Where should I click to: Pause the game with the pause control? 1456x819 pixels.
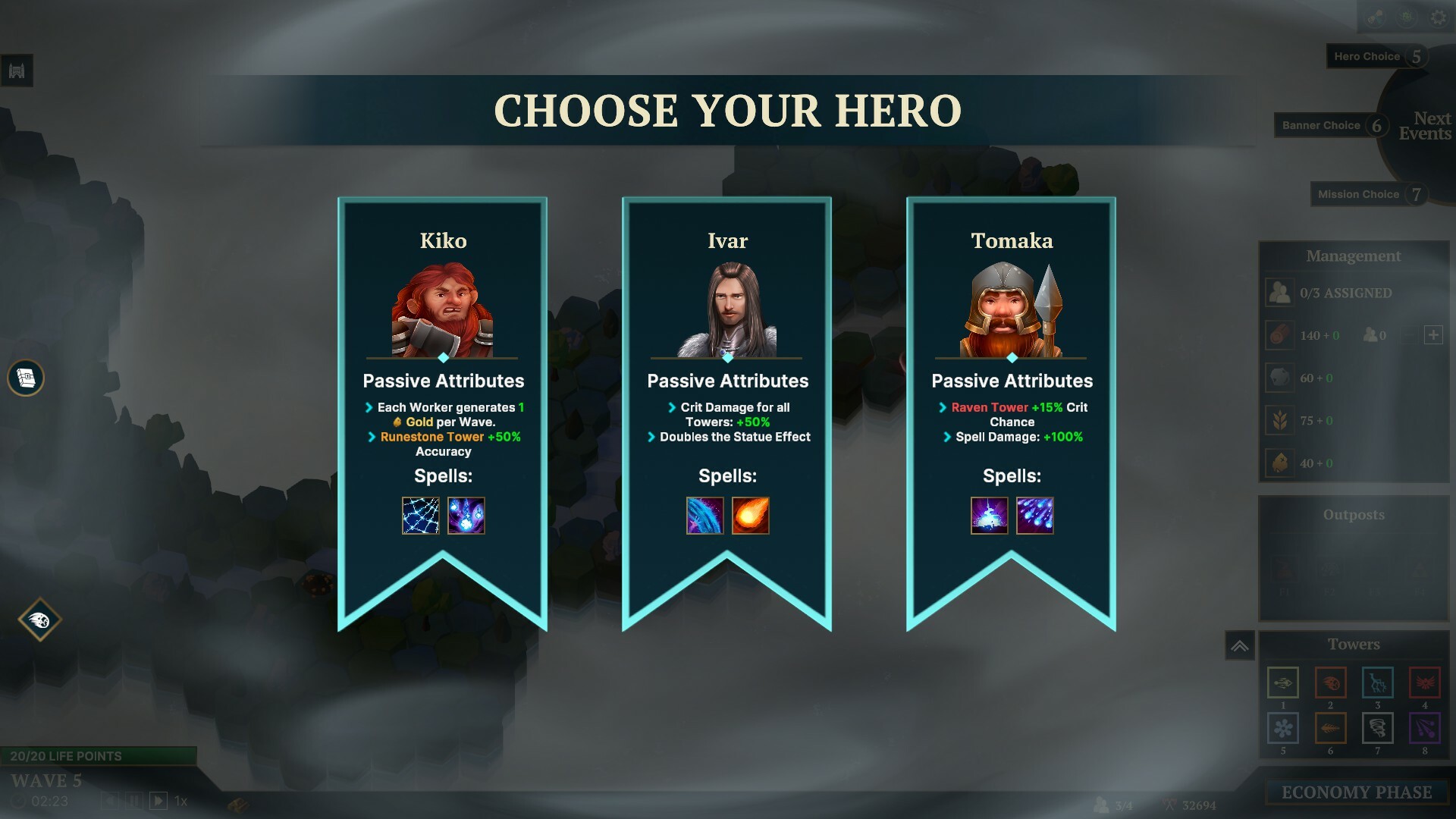pyautogui.click(x=135, y=800)
